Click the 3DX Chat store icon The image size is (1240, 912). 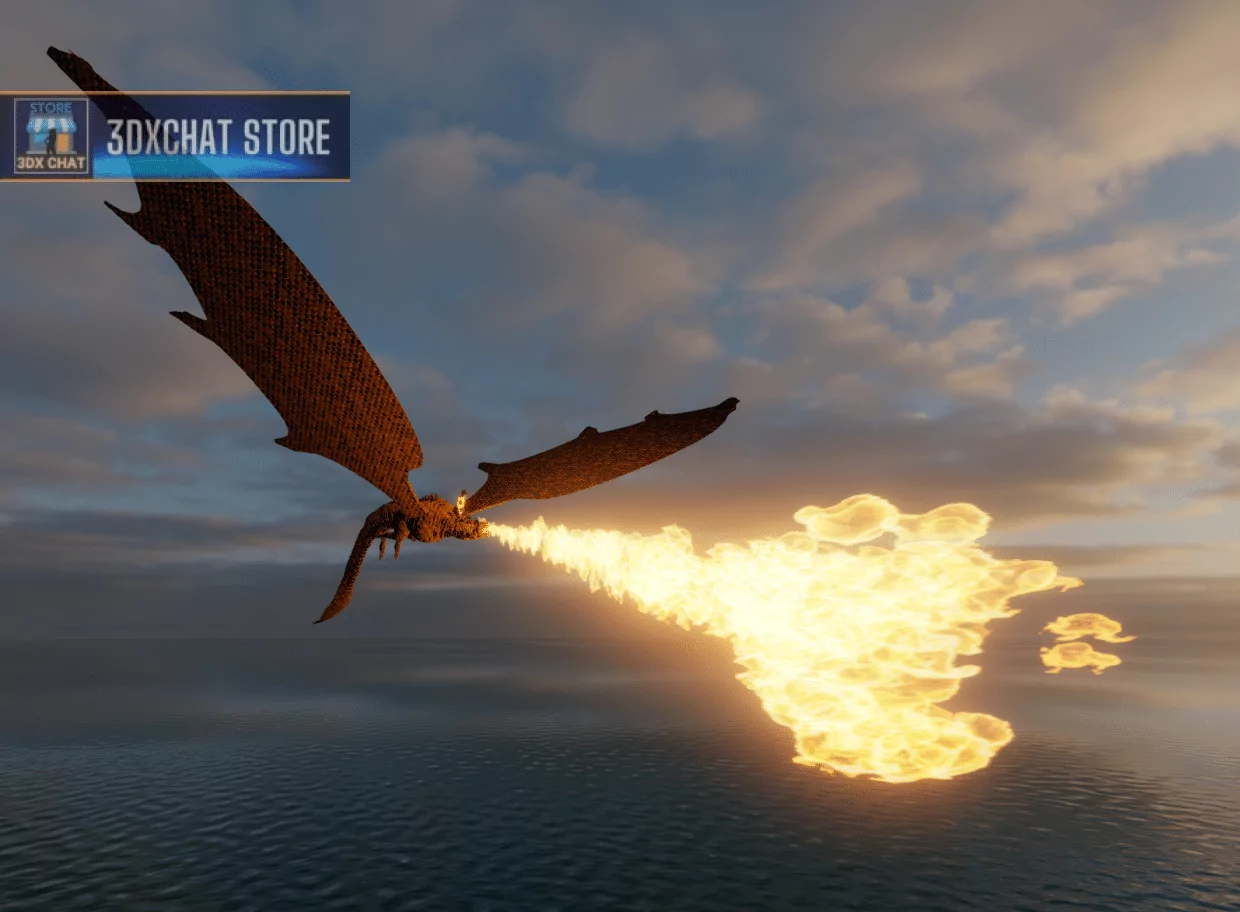[51, 136]
